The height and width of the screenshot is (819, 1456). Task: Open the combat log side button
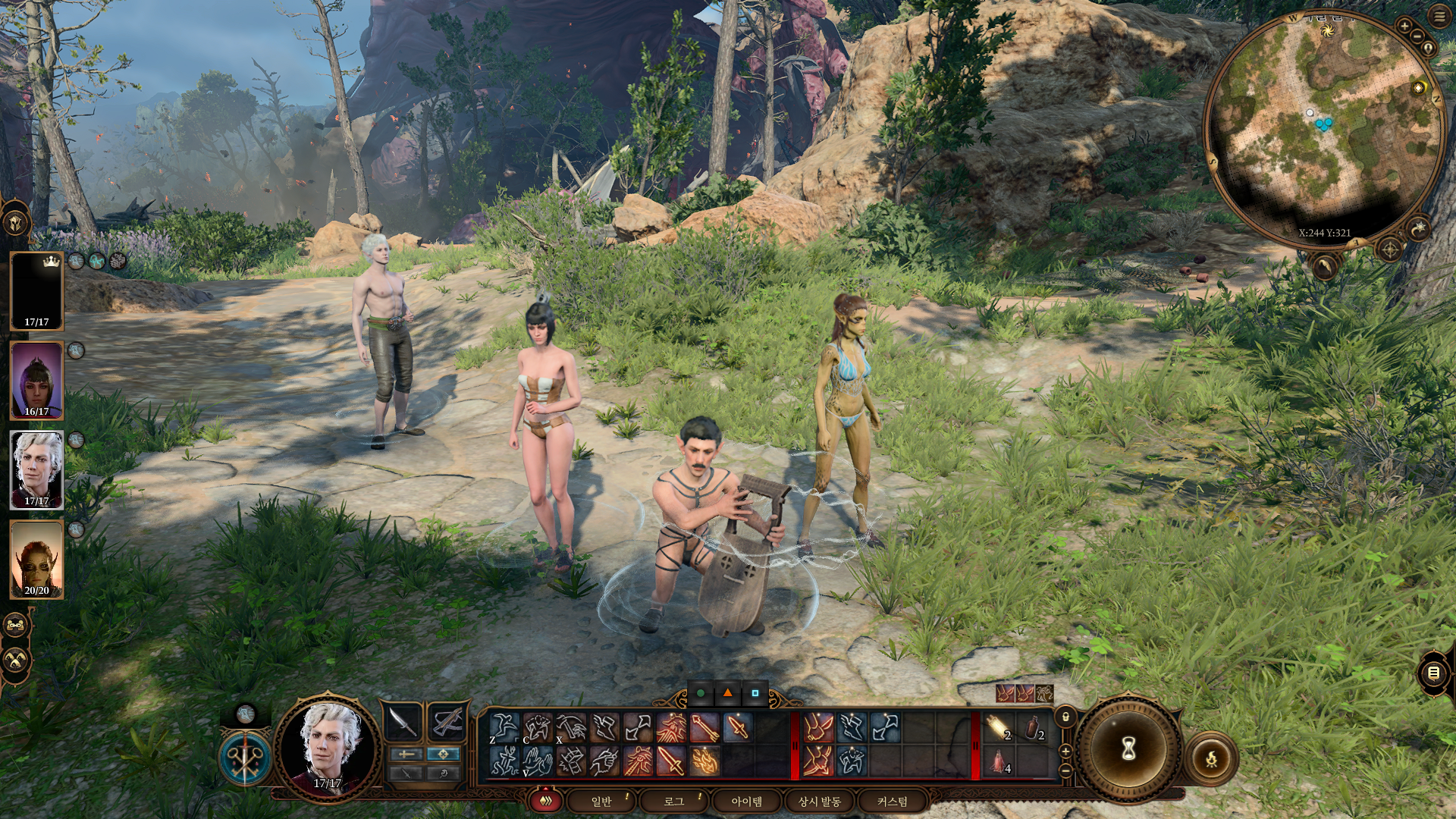[x=1433, y=673]
